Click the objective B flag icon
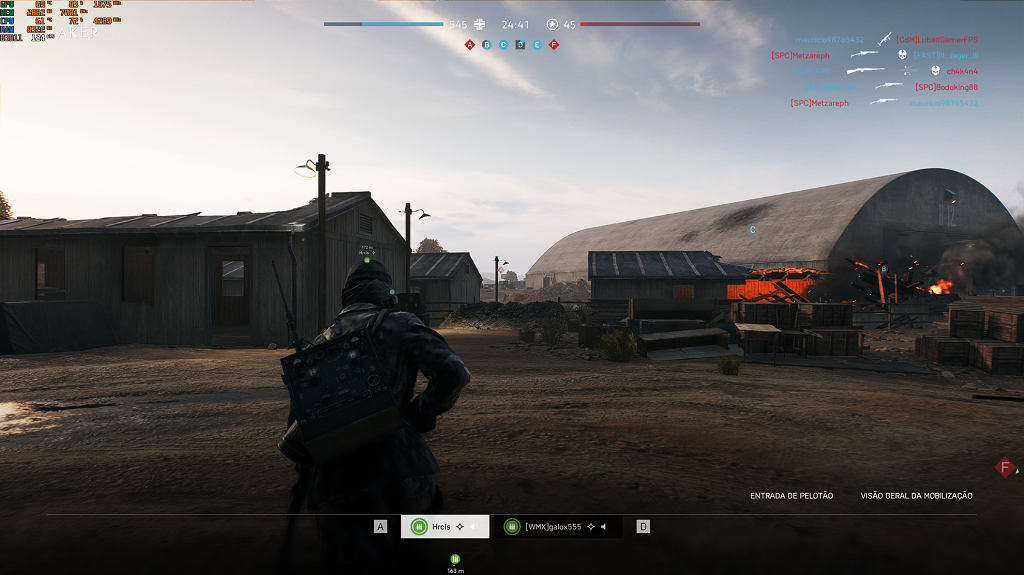Image resolution: width=1024 pixels, height=575 pixels. coord(487,45)
